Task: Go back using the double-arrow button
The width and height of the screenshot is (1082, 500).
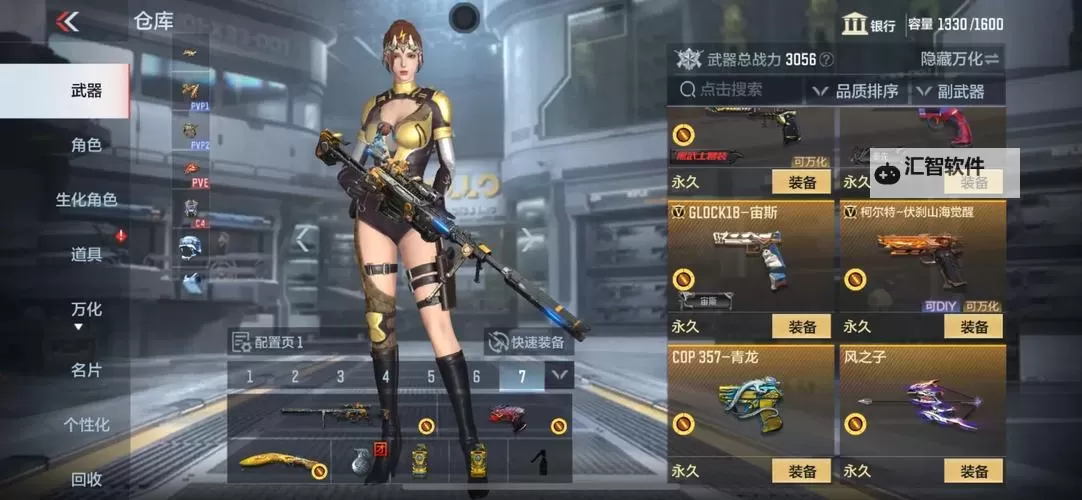Action: 67,21
